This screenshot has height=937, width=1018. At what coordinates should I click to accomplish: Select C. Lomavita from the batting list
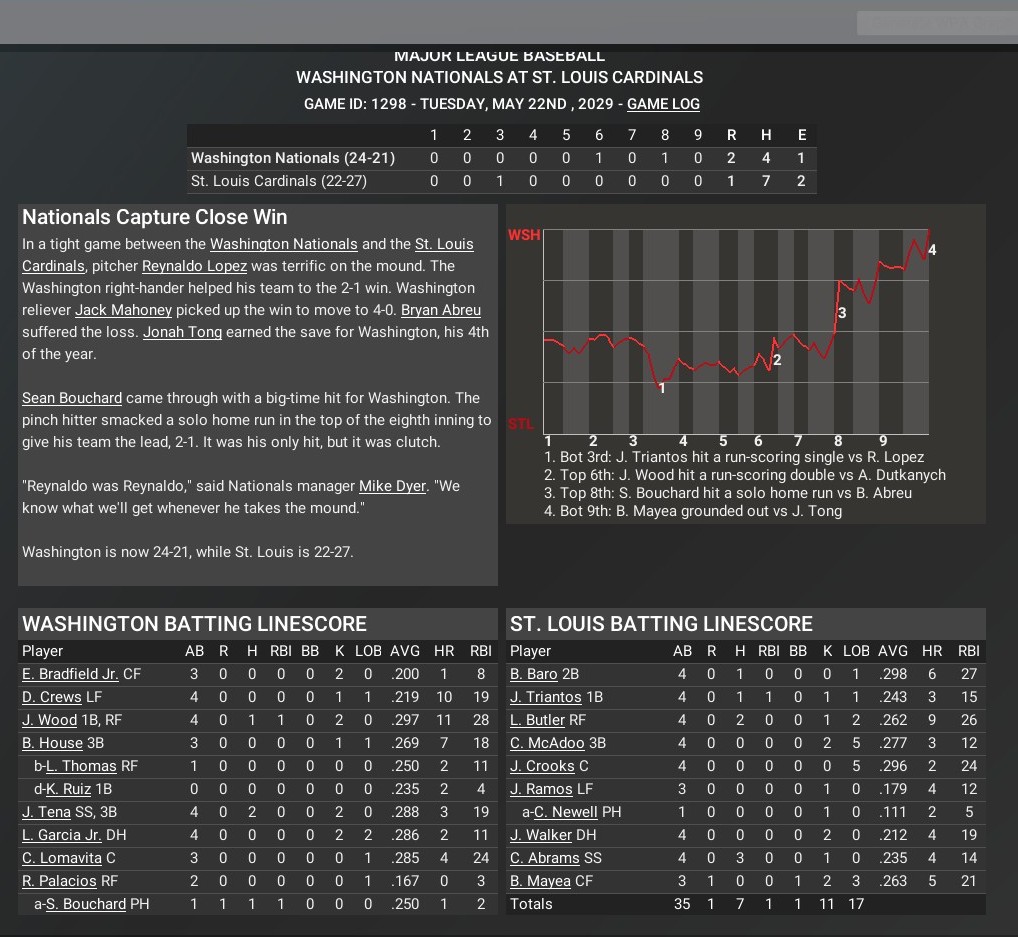[62, 858]
